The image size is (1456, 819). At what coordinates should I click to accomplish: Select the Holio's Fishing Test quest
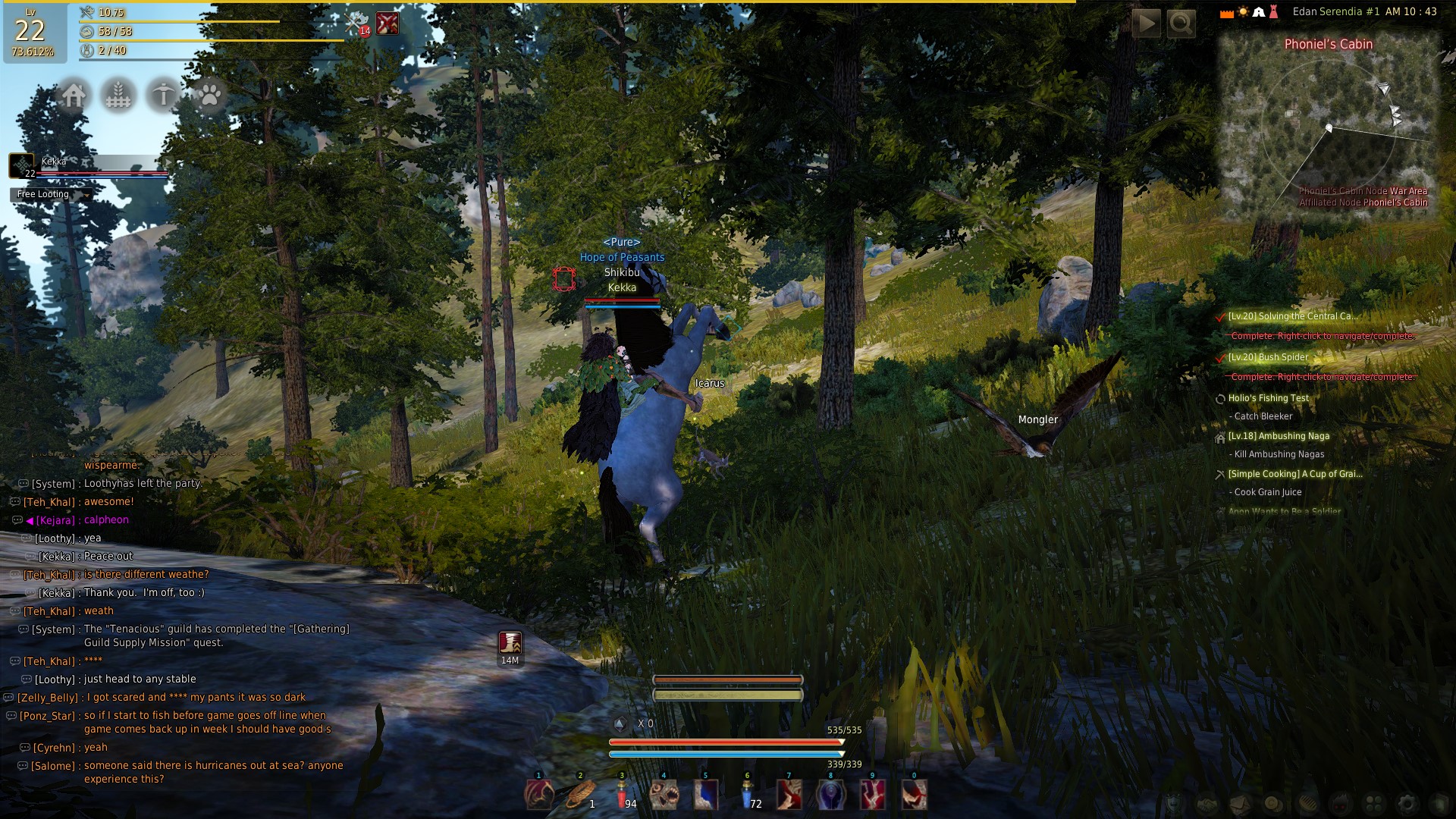(1268, 398)
